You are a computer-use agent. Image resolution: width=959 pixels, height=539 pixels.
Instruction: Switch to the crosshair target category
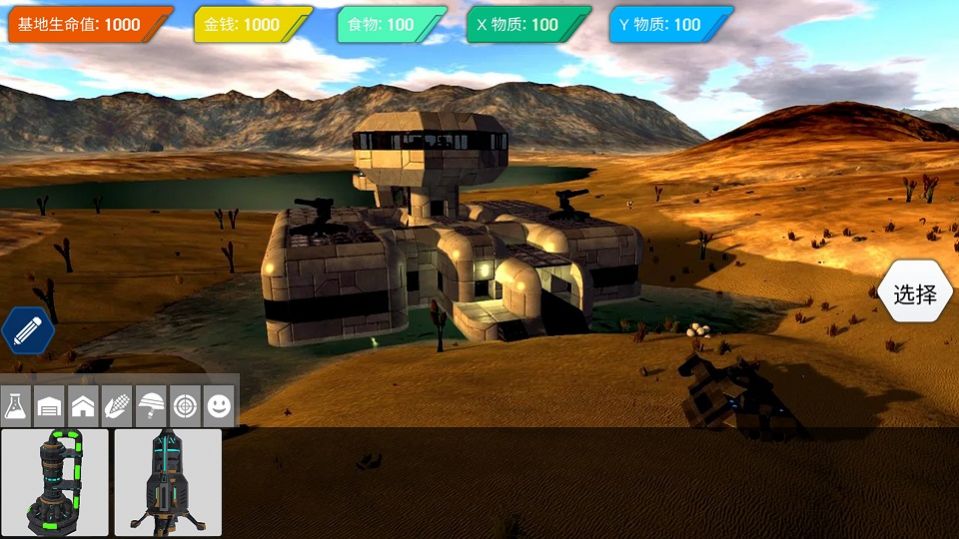tap(185, 406)
